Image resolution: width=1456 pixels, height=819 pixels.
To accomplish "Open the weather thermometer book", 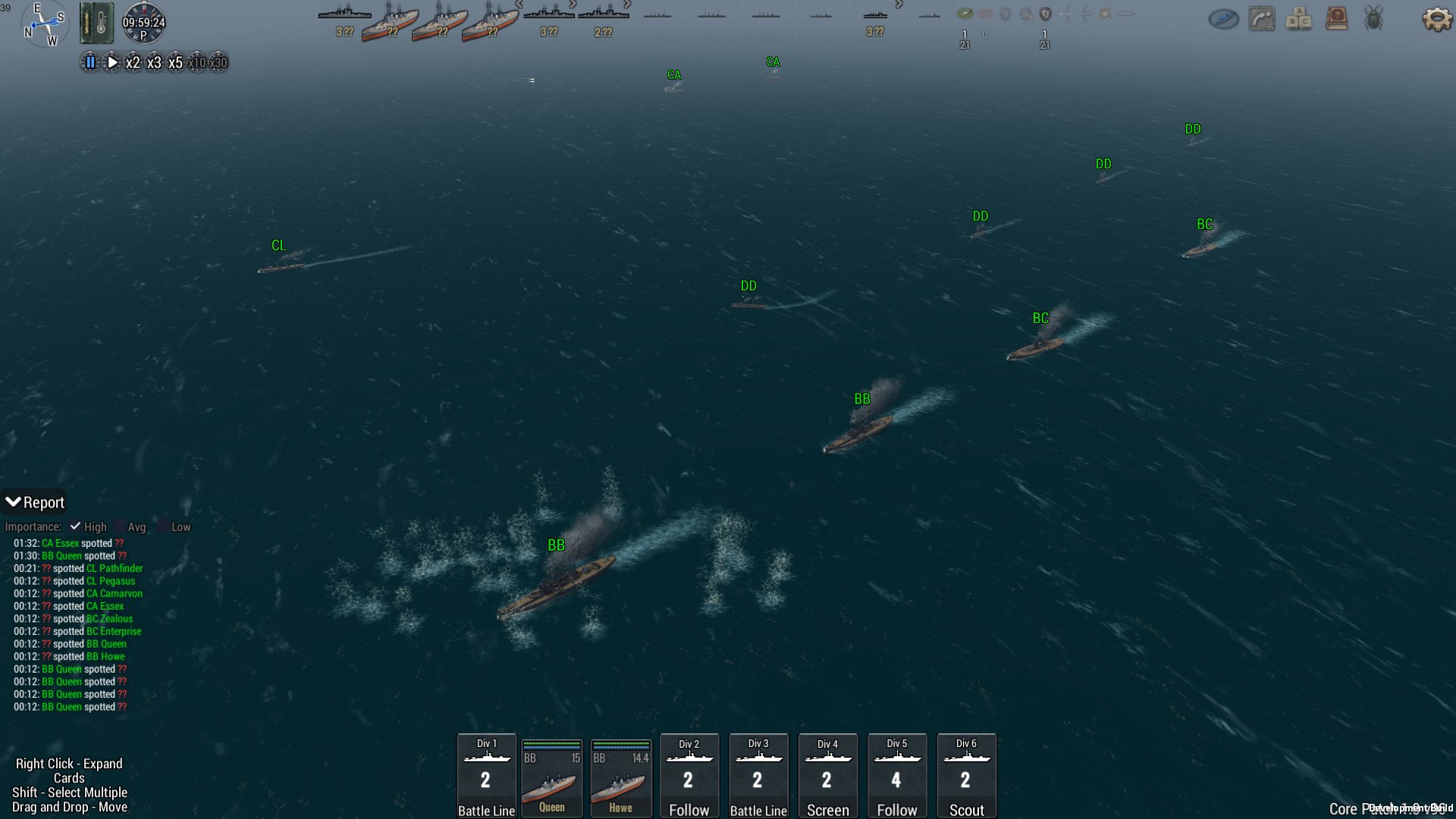I will [x=96, y=22].
